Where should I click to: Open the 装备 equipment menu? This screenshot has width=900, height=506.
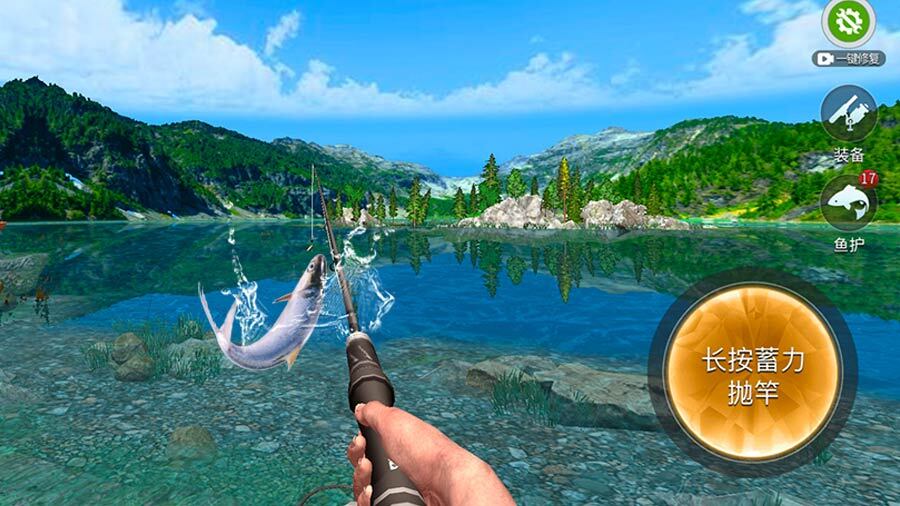849,115
